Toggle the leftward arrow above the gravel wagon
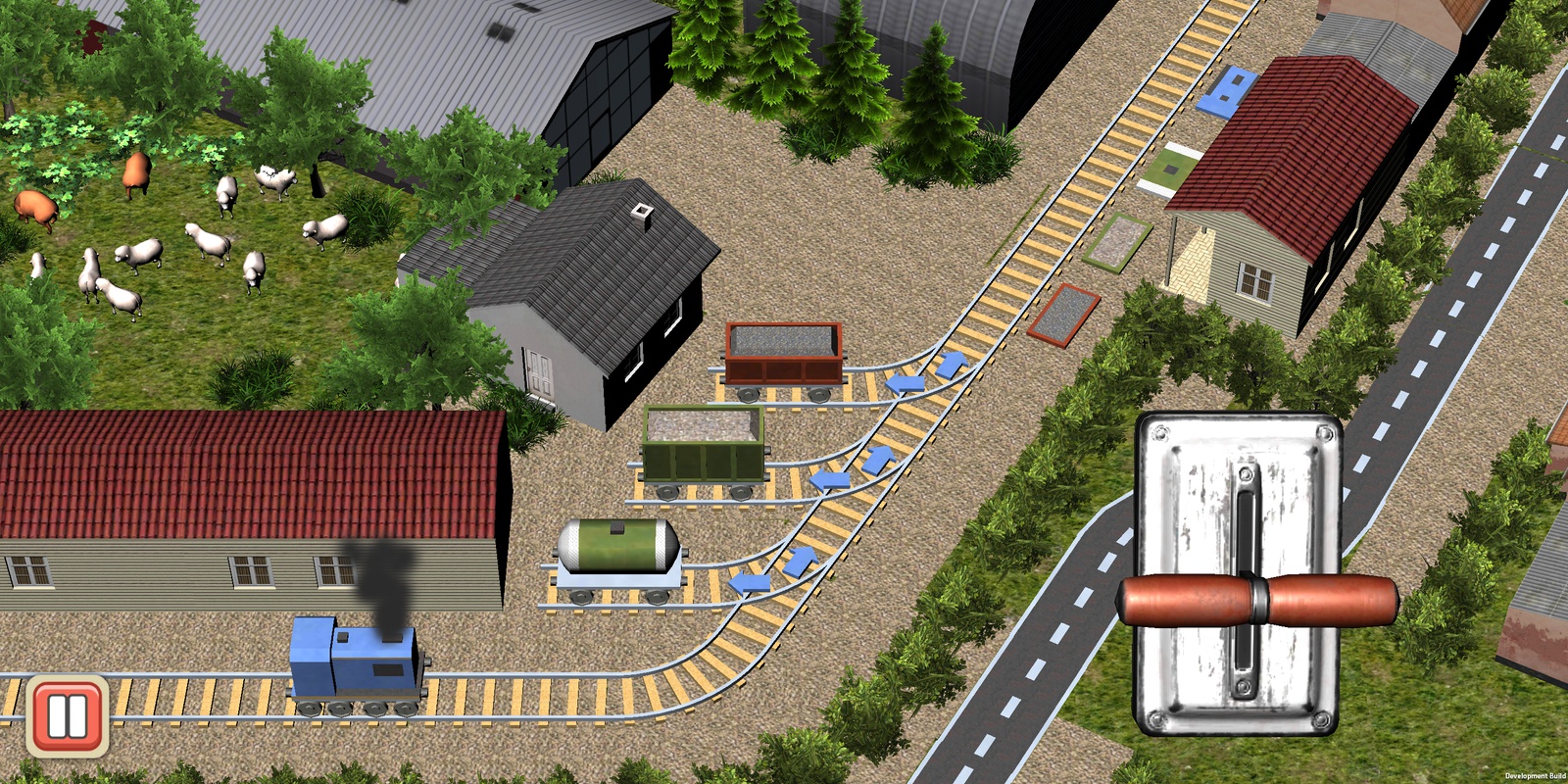Image resolution: width=1568 pixels, height=784 pixels. click(x=830, y=480)
